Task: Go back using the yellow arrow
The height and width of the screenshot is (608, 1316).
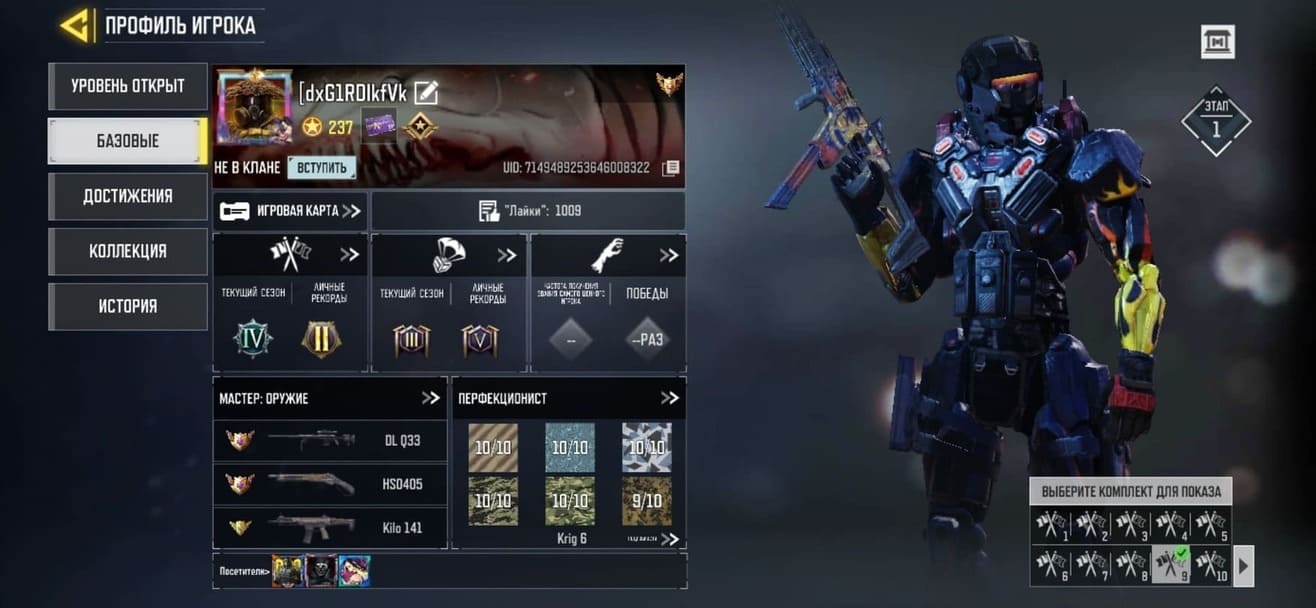Action: coord(76,25)
